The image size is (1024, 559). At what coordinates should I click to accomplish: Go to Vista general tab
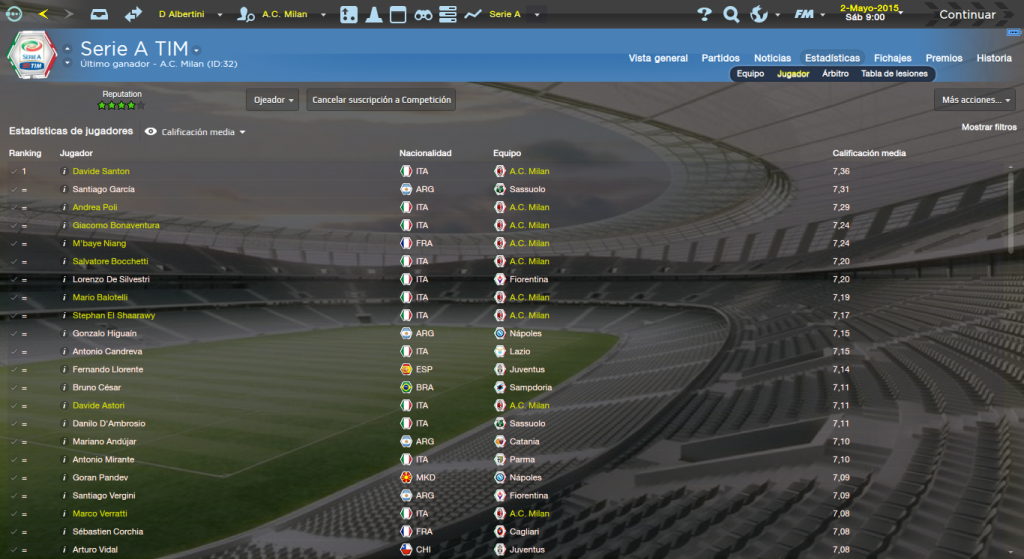pos(658,58)
